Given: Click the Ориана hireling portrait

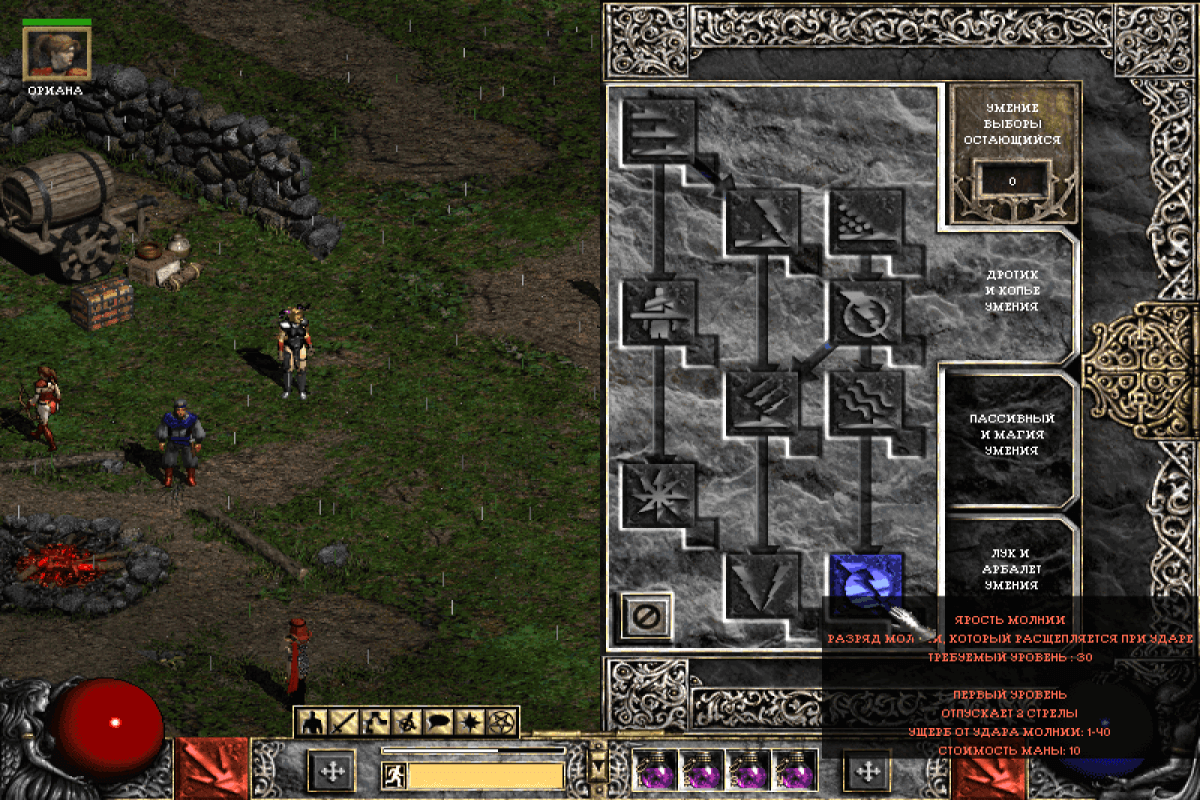Looking at the screenshot, I should point(57,53).
